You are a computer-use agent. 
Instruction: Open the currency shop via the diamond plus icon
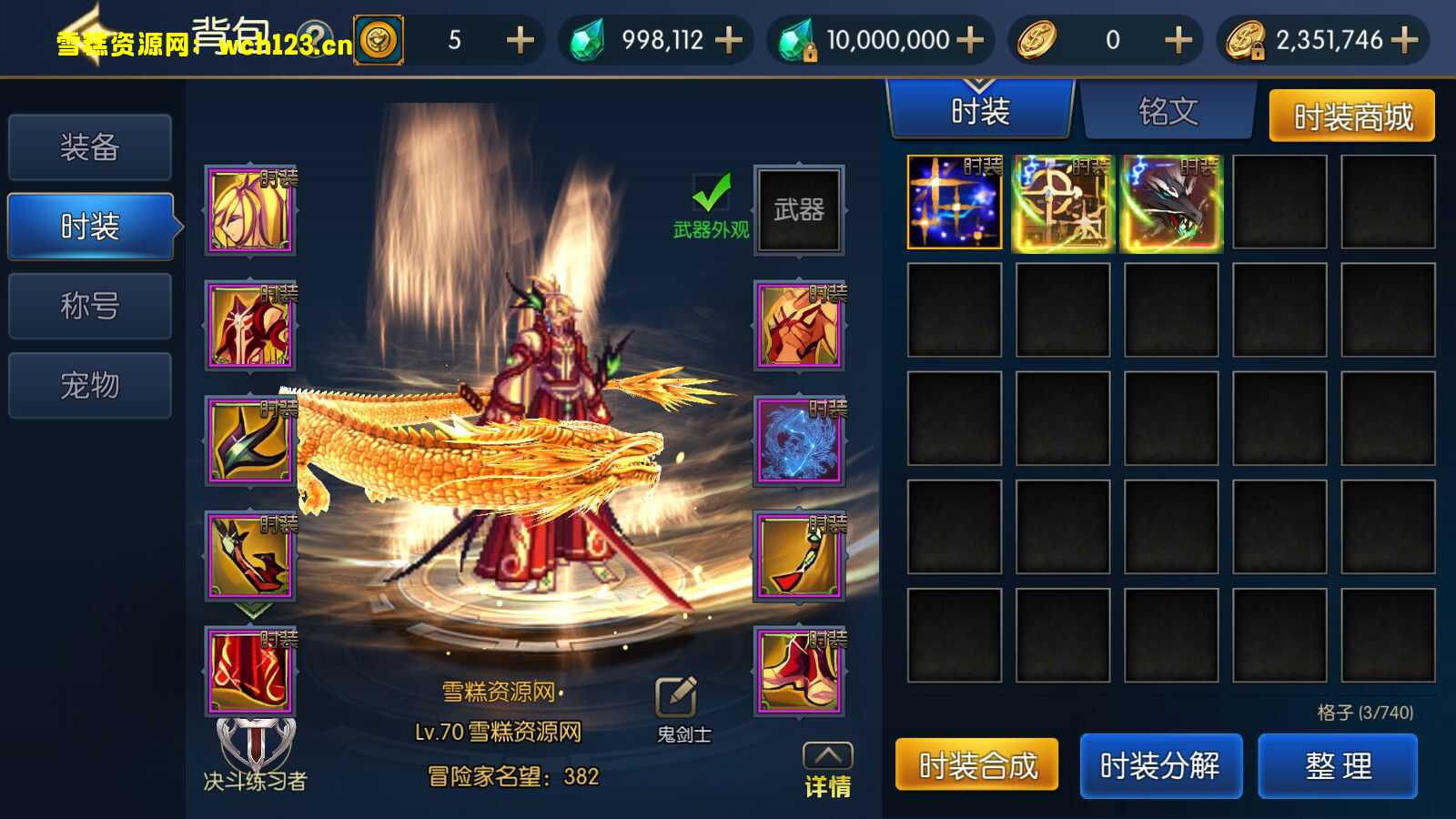coord(726,40)
